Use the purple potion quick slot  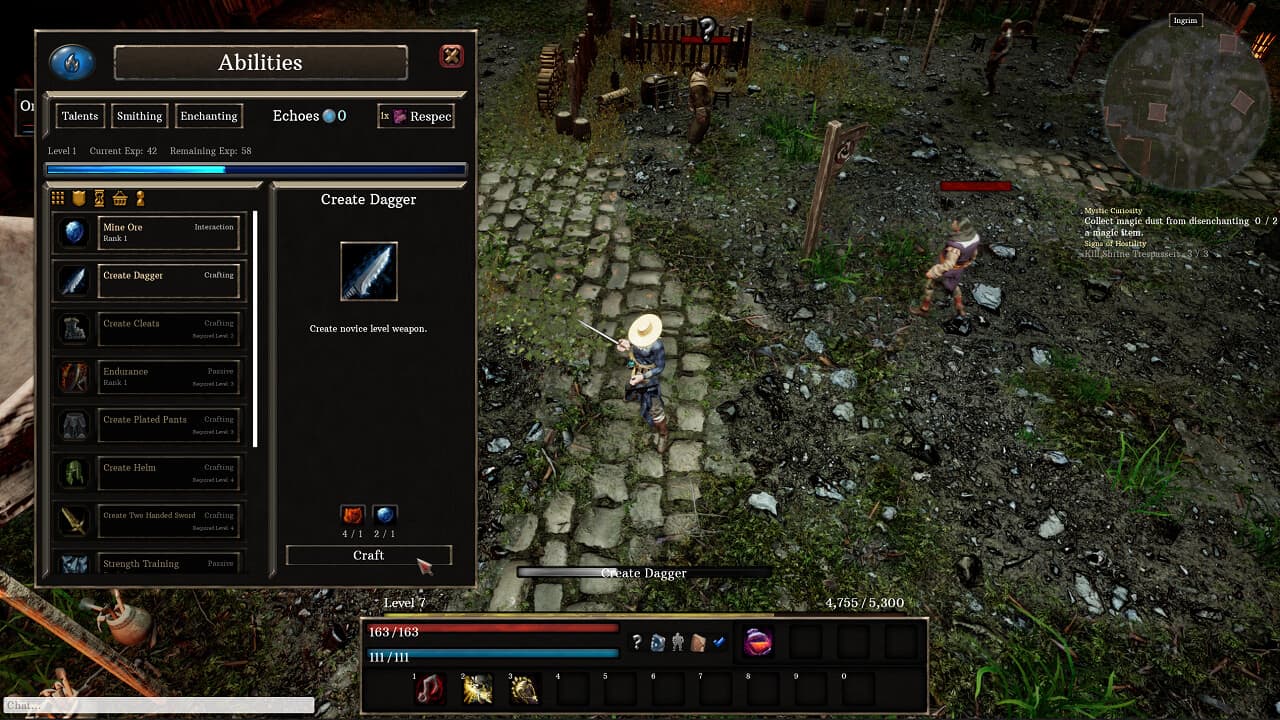tap(758, 642)
